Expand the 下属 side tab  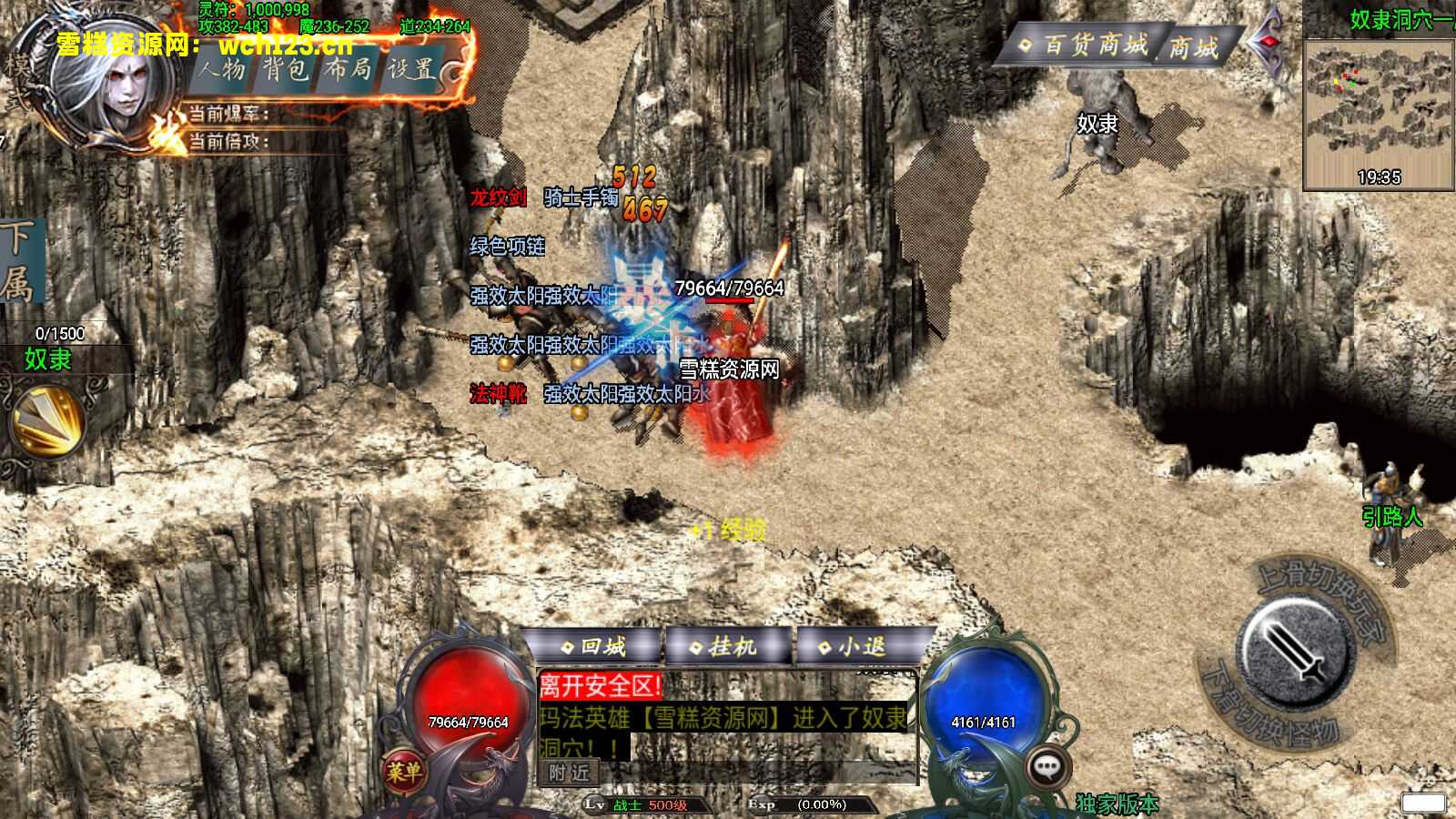point(18,262)
